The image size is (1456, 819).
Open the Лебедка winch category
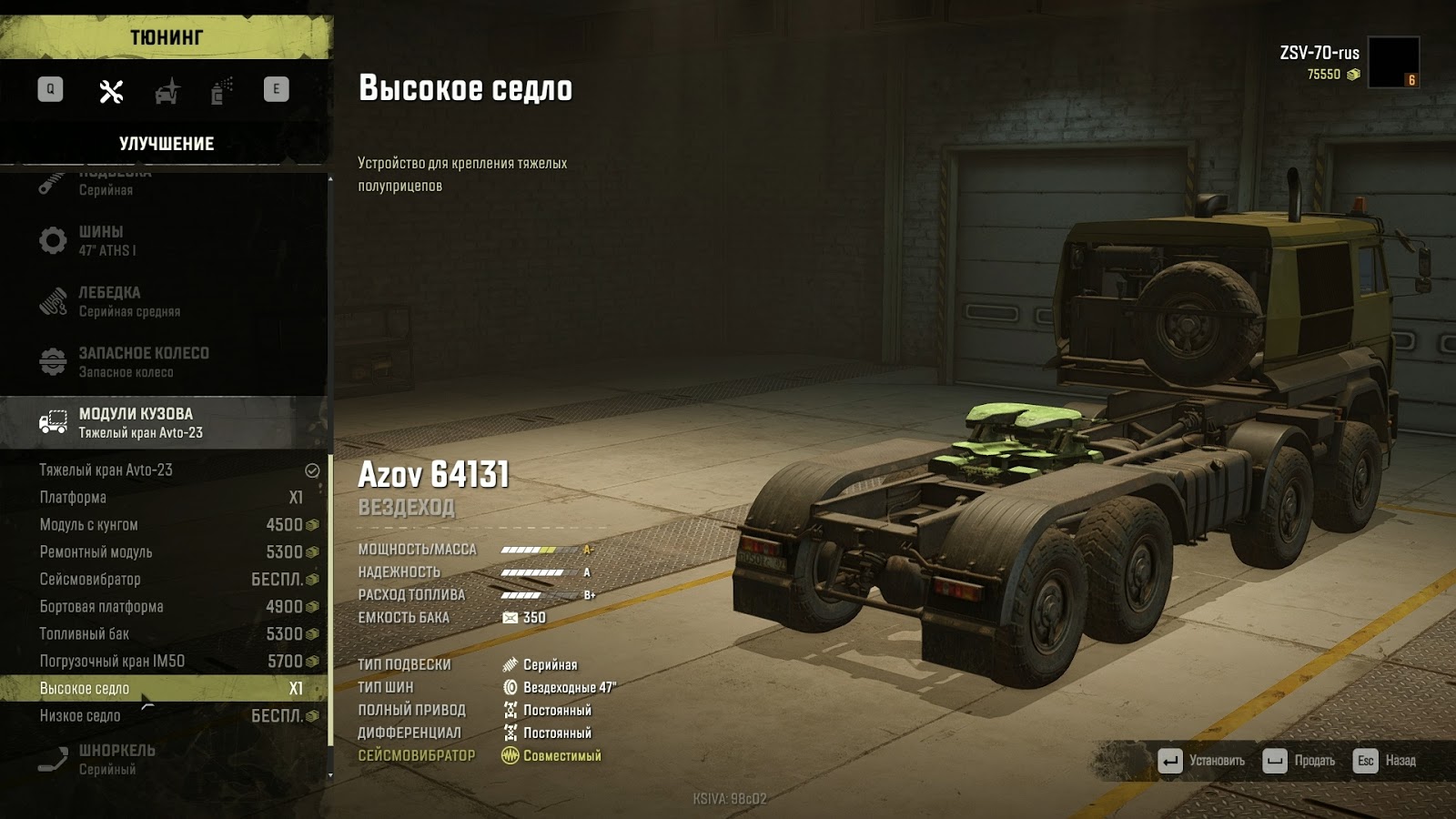[164, 301]
